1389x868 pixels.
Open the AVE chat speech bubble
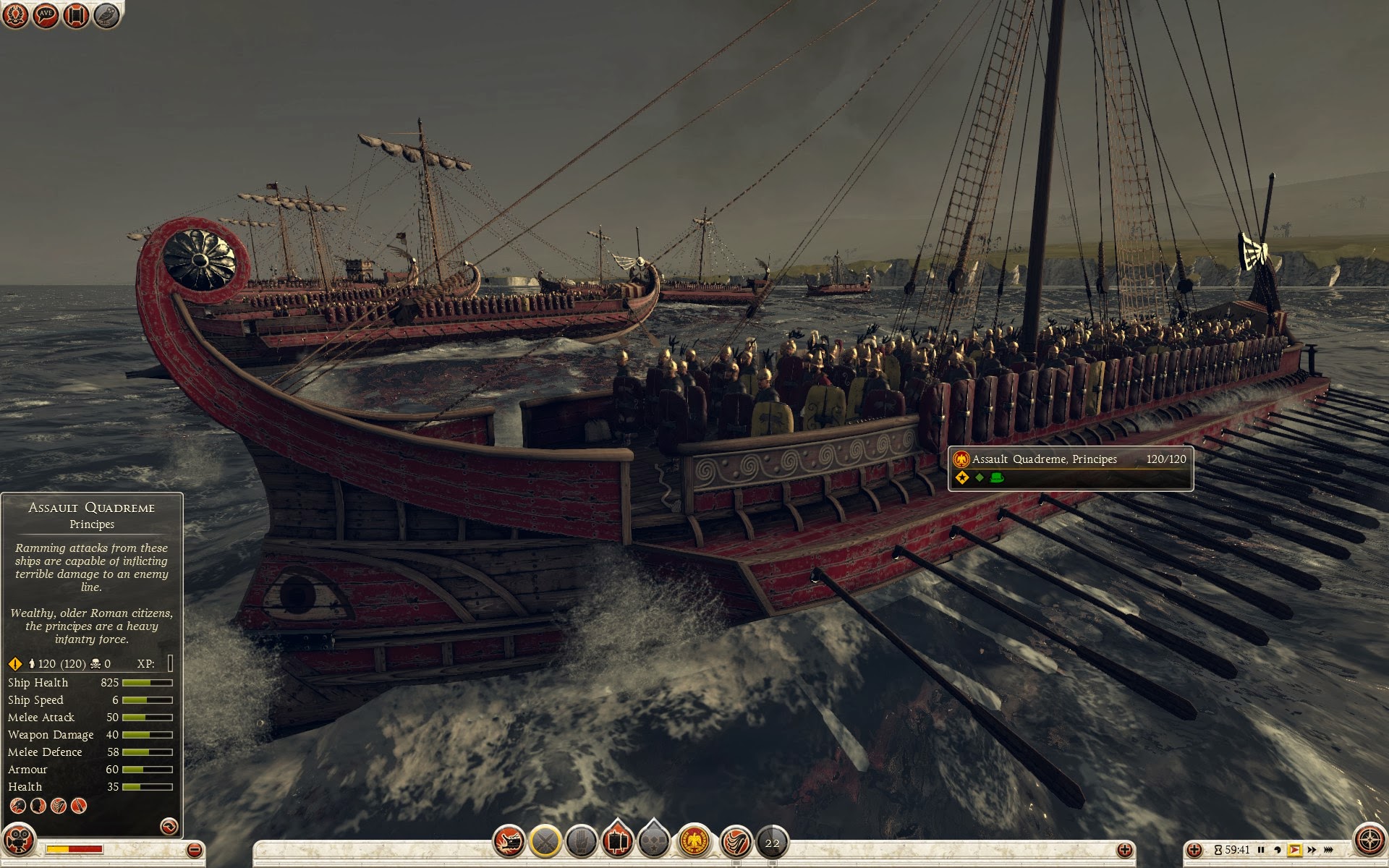tap(46, 14)
